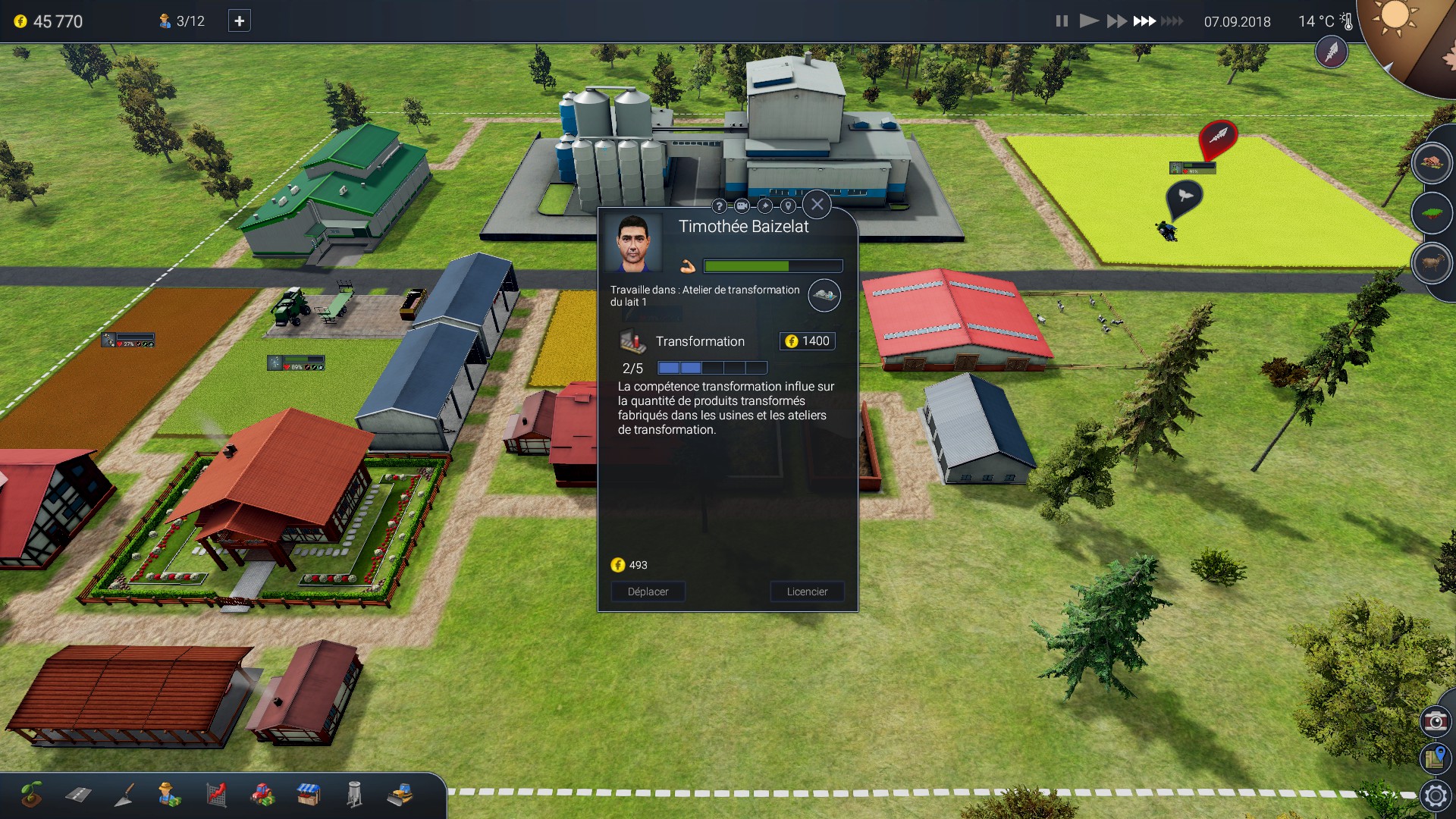The height and width of the screenshot is (819, 1456).
Task: Set game speed to double fast-forward
Action: (x=1116, y=21)
